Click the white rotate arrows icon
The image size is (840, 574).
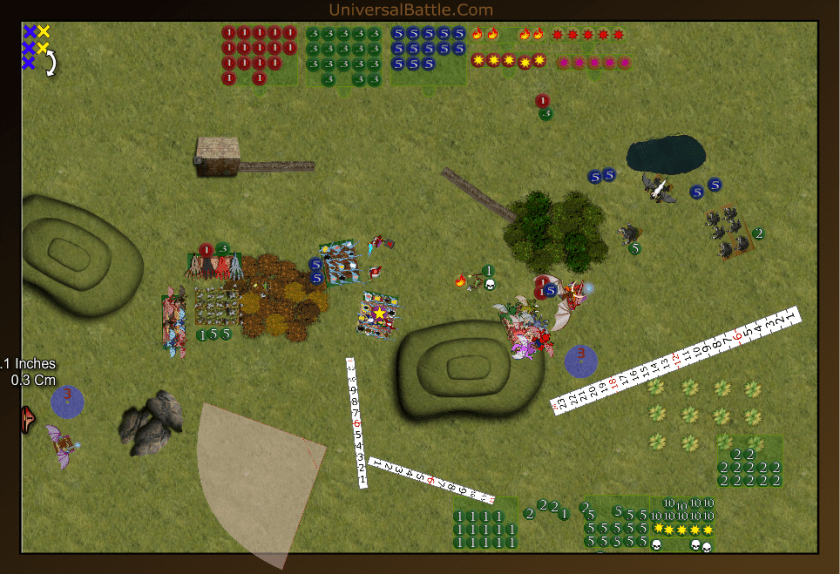(x=49, y=63)
